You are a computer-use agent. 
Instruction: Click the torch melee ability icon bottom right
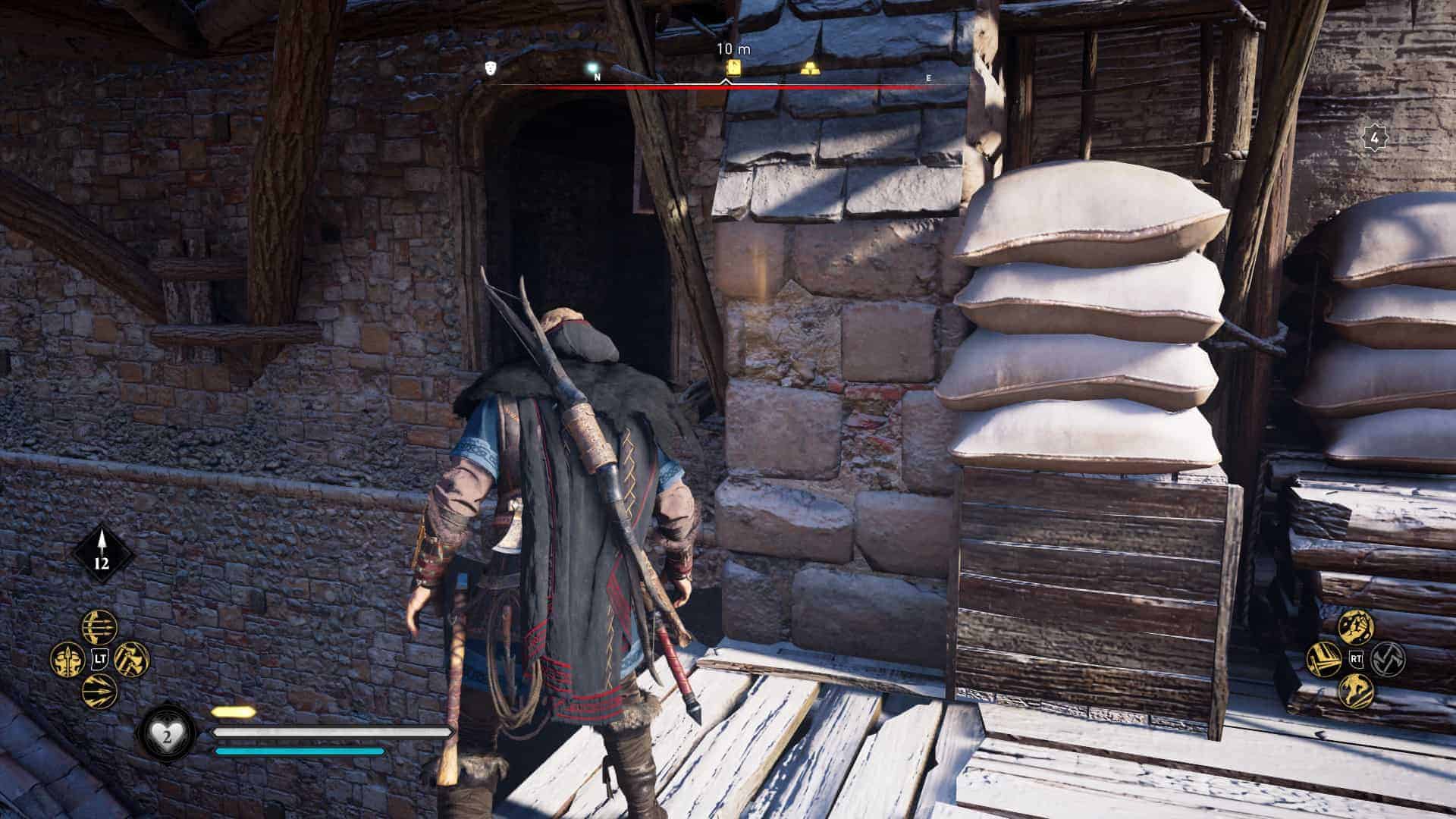(1323, 660)
